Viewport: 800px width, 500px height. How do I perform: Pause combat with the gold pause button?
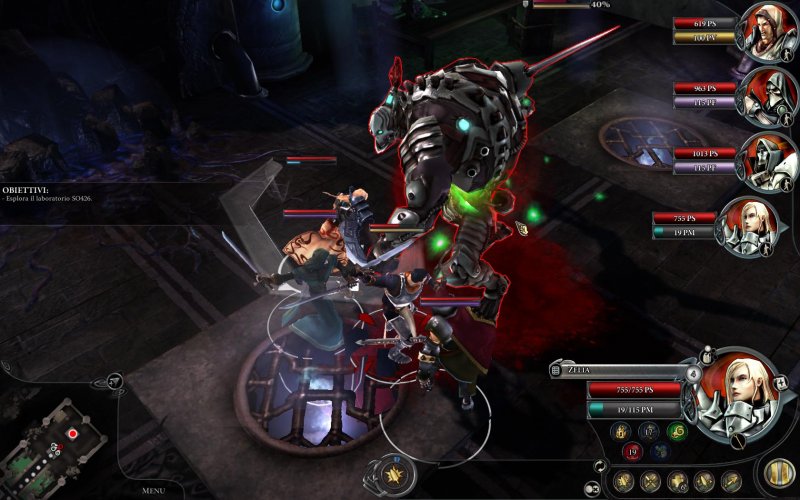click(776, 472)
